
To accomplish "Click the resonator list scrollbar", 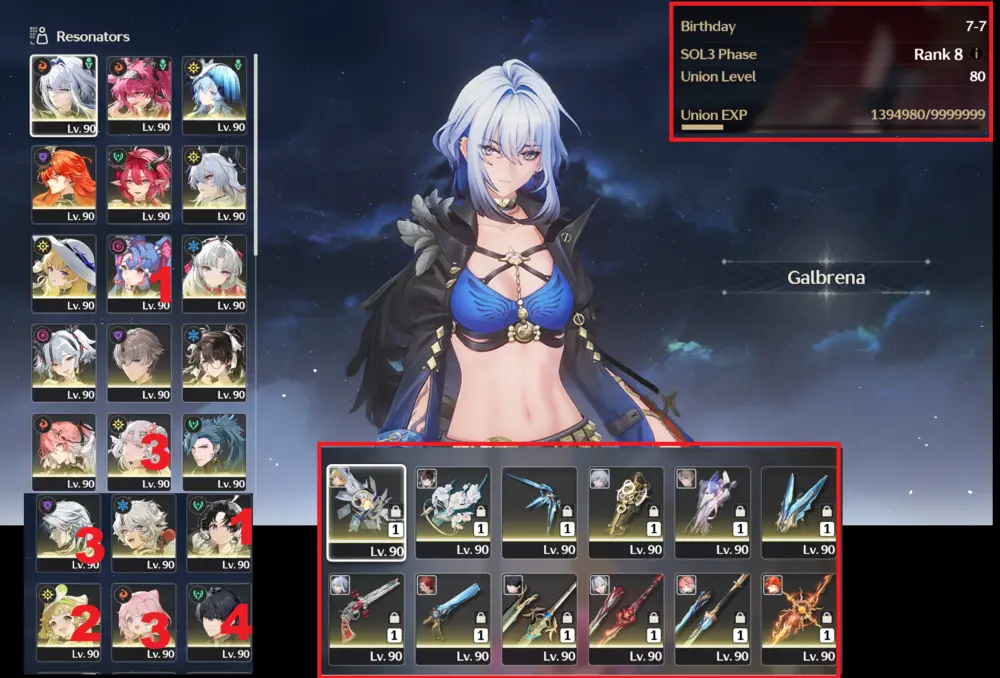I will click(x=257, y=150).
